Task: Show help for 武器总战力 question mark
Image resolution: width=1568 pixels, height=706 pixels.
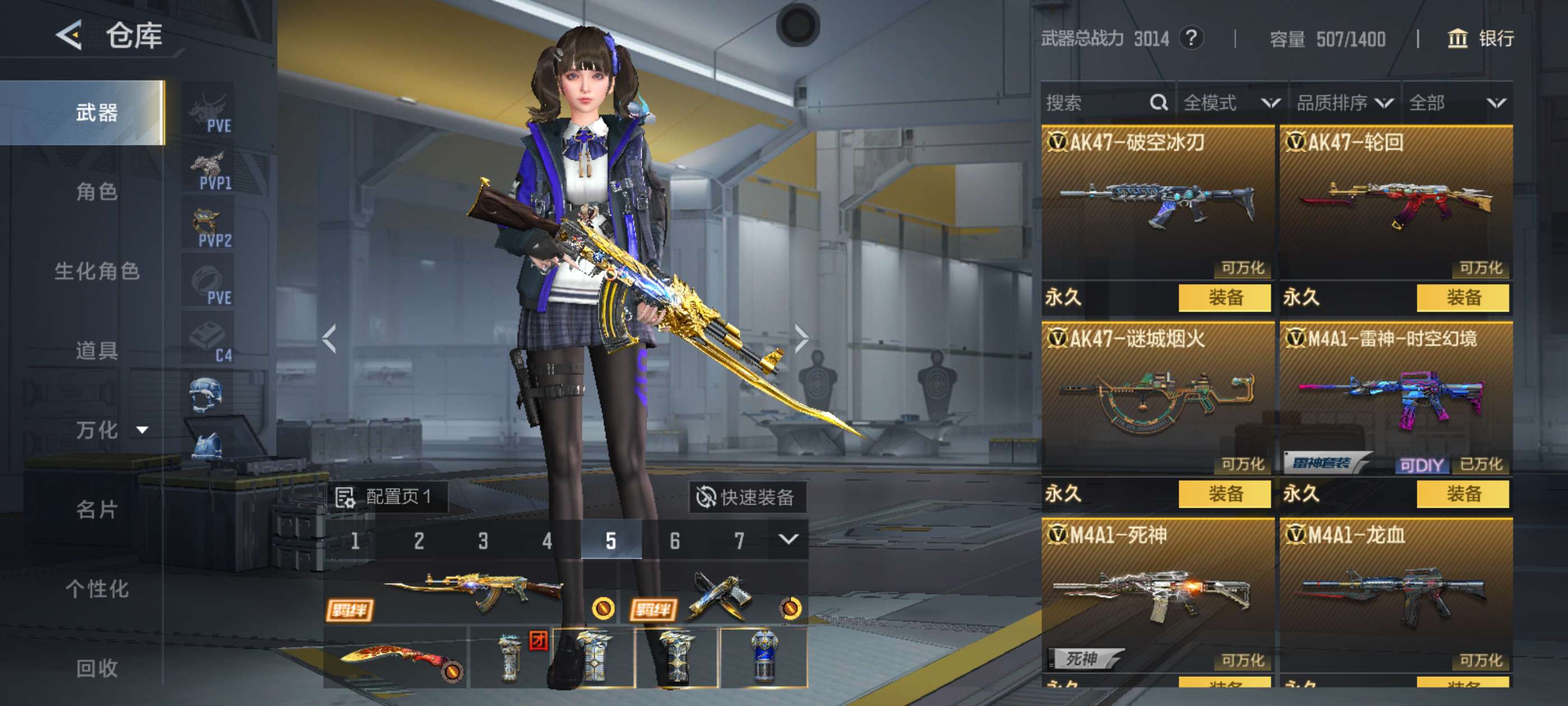Action: coord(1191,38)
